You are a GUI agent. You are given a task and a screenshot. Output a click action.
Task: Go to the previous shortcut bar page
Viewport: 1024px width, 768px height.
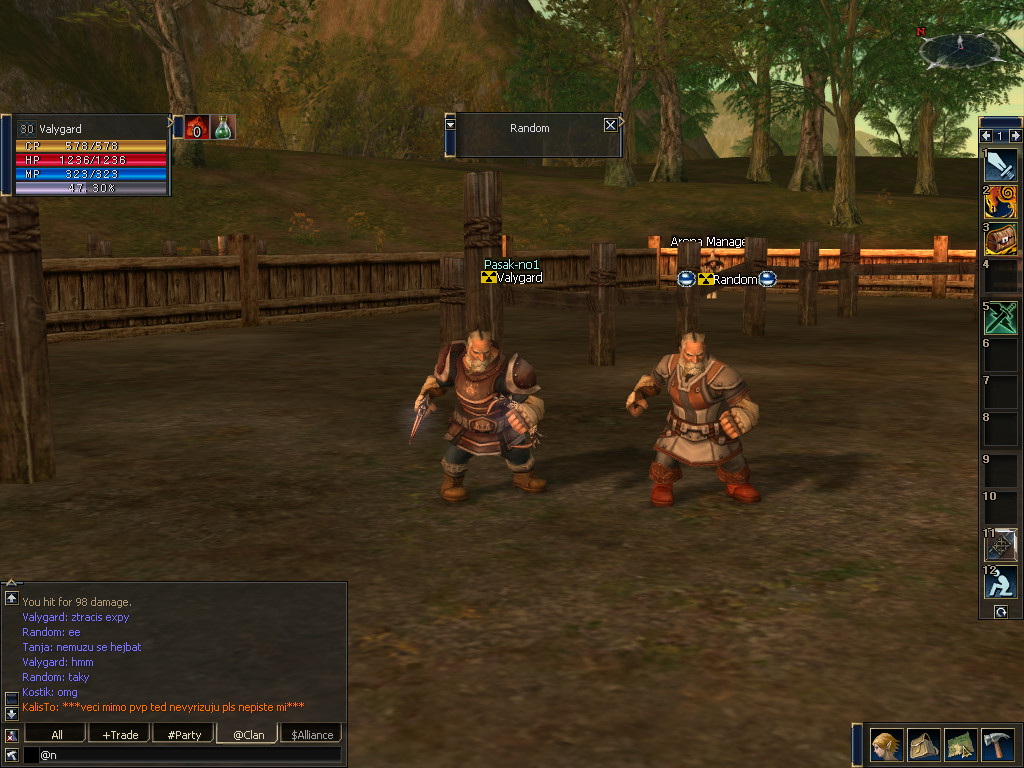986,136
